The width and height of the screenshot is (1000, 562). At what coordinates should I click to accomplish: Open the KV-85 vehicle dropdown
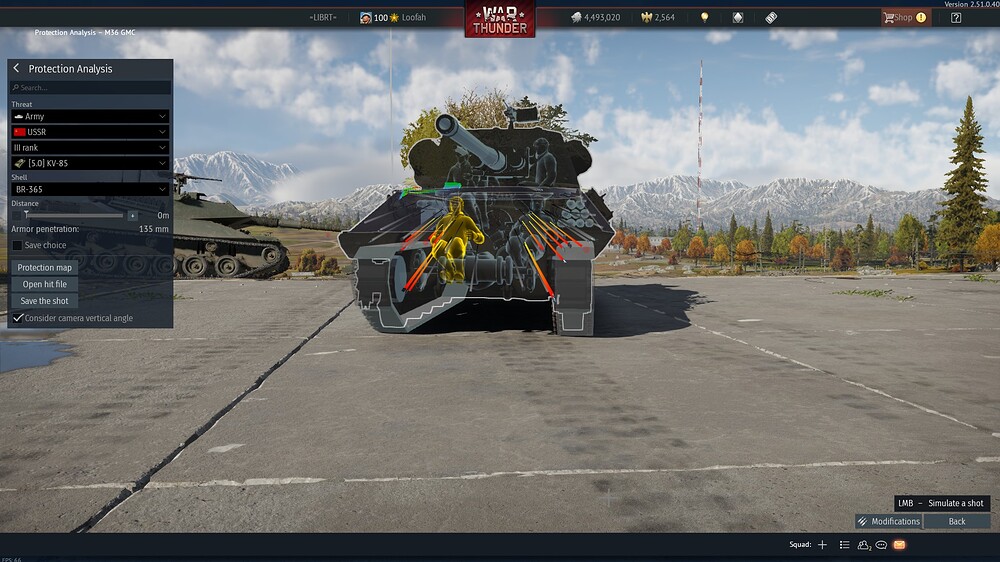pyautogui.click(x=89, y=163)
